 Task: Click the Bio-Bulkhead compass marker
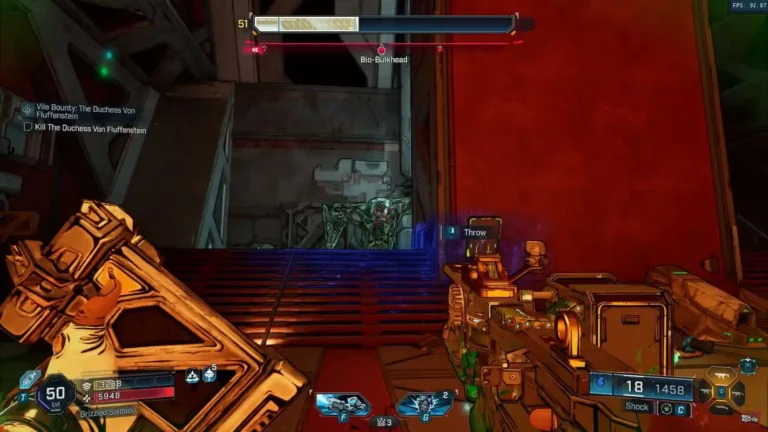(x=381, y=49)
